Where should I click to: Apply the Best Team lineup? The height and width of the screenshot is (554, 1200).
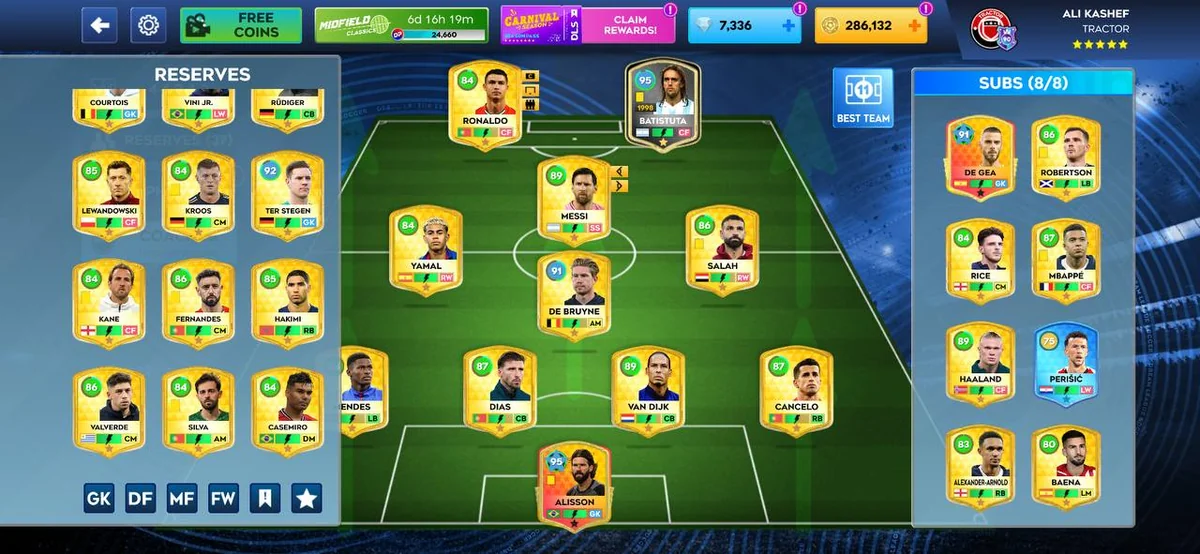[x=862, y=99]
